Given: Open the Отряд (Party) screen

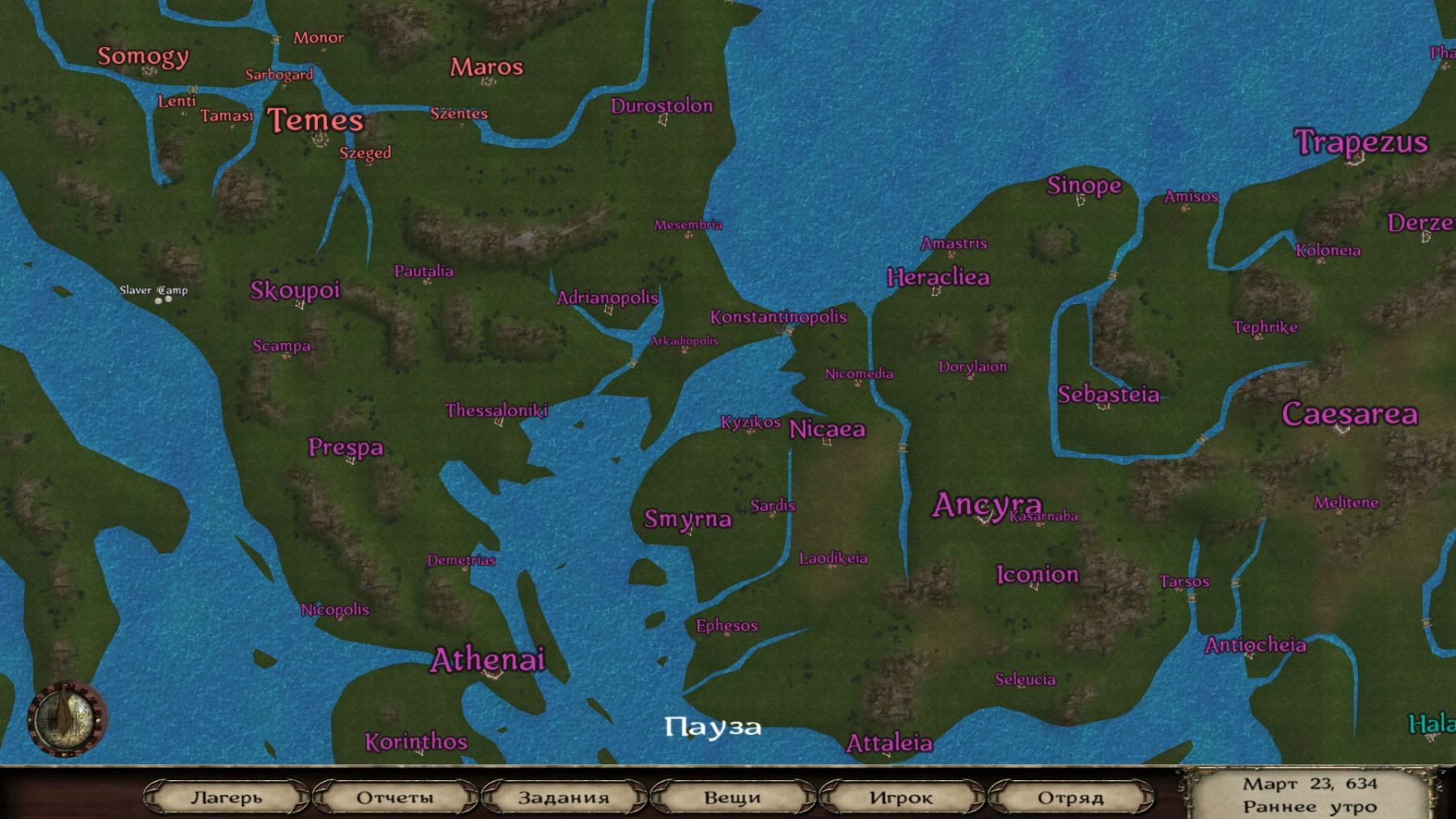Looking at the screenshot, I should click(1070, 797).
